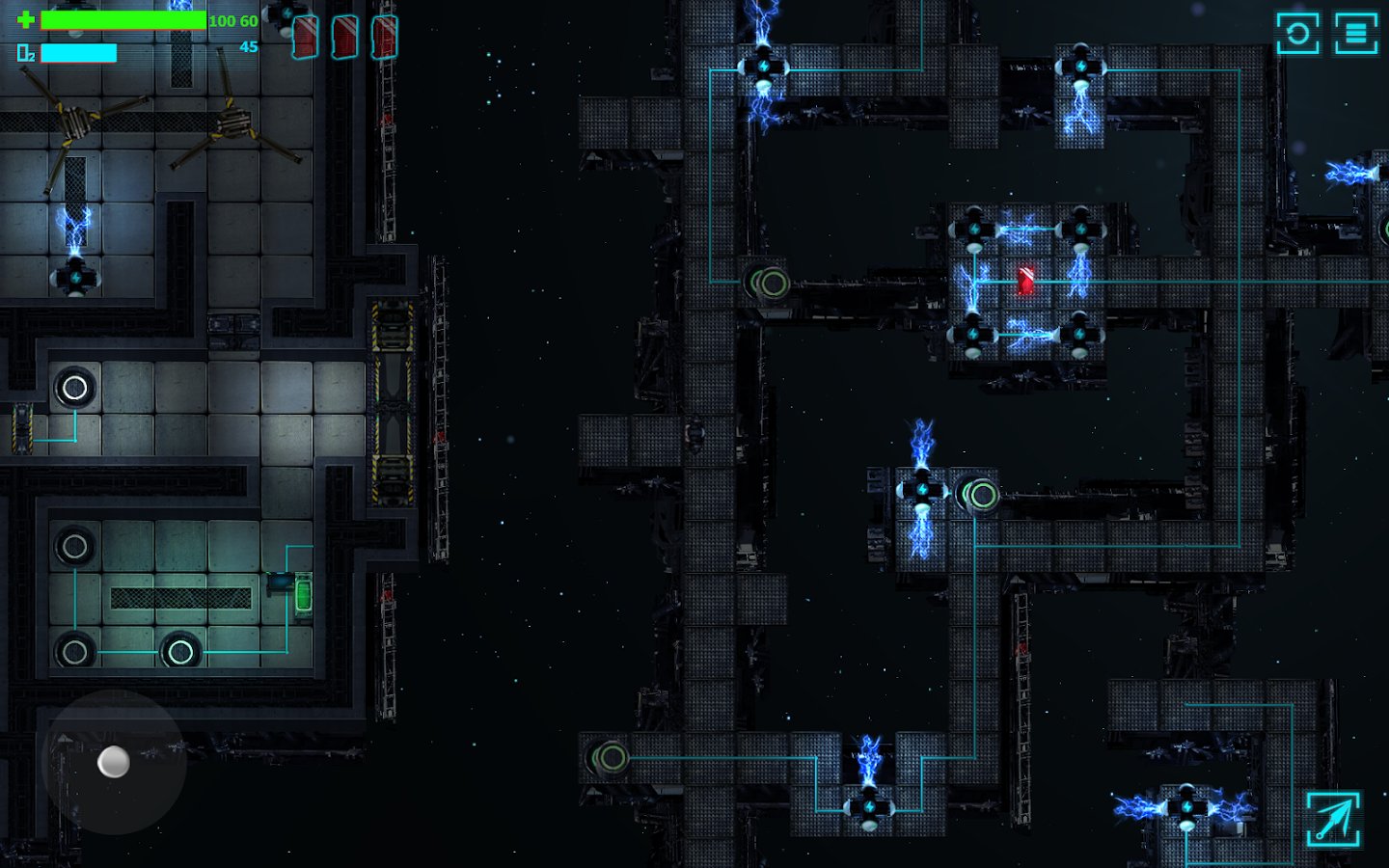Open the three-bar pause menu
This screenshot has height=868, width=1389.
[x=1355, y=34]
